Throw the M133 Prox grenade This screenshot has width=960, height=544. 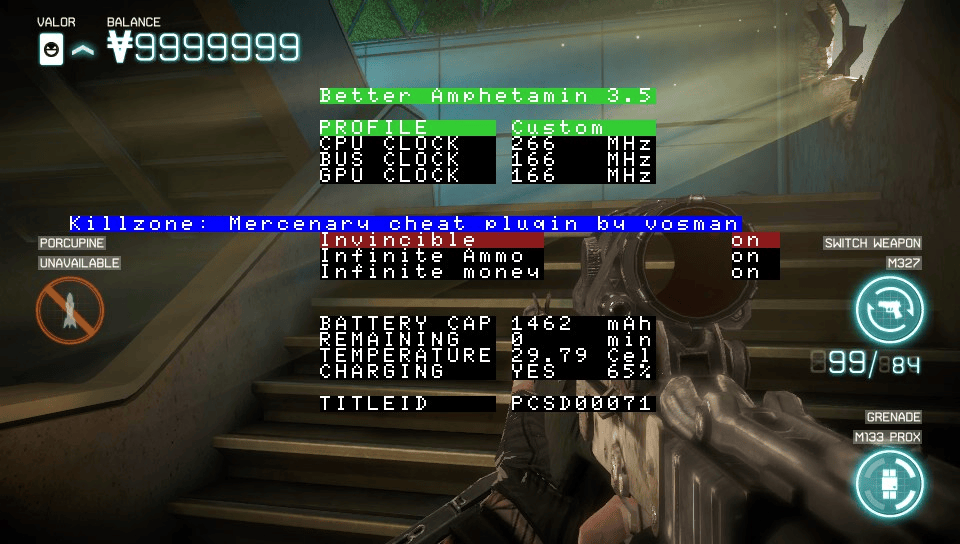pos(888,483)
